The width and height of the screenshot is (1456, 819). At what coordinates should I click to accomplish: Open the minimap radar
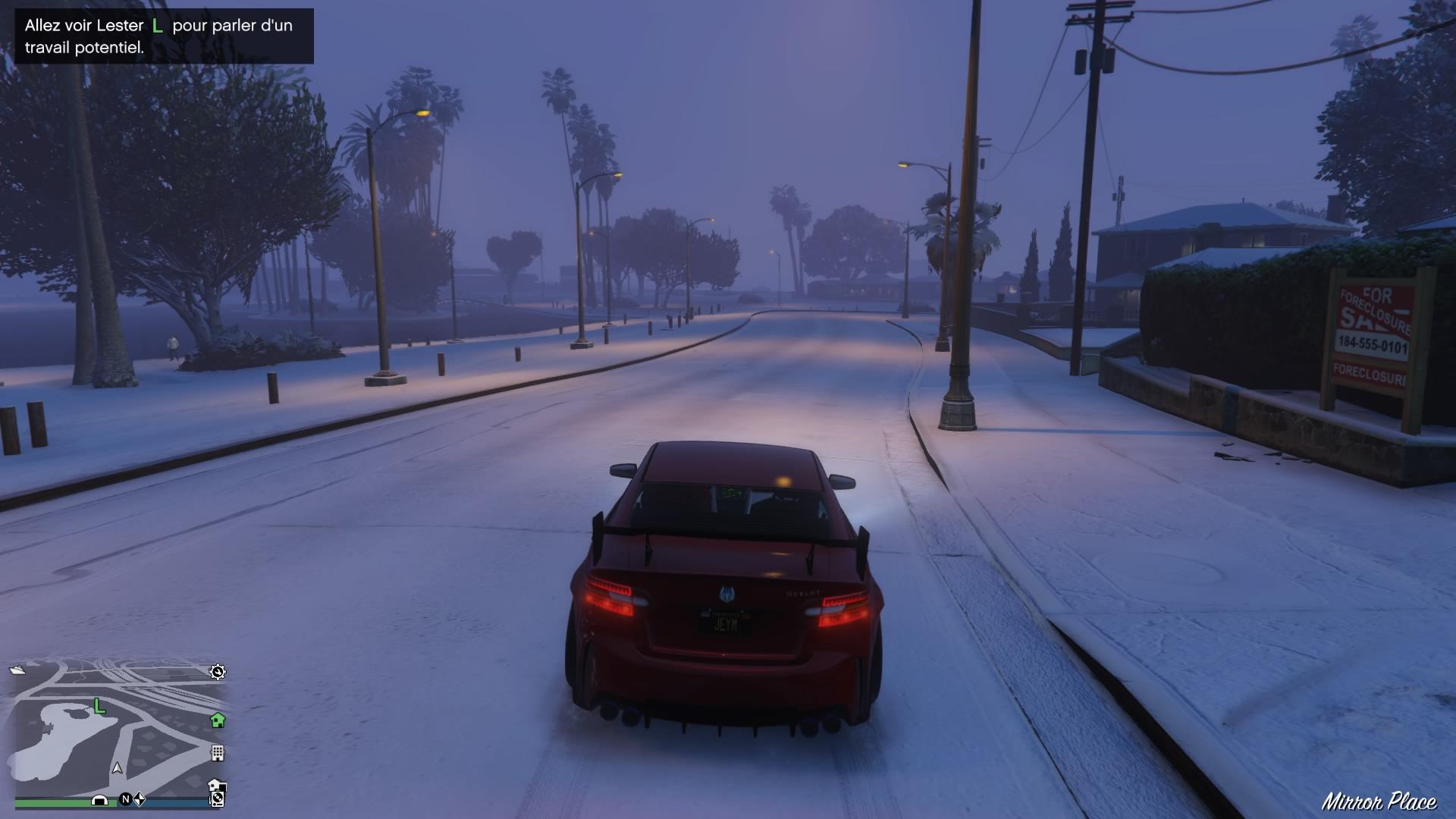pos(118,726)
